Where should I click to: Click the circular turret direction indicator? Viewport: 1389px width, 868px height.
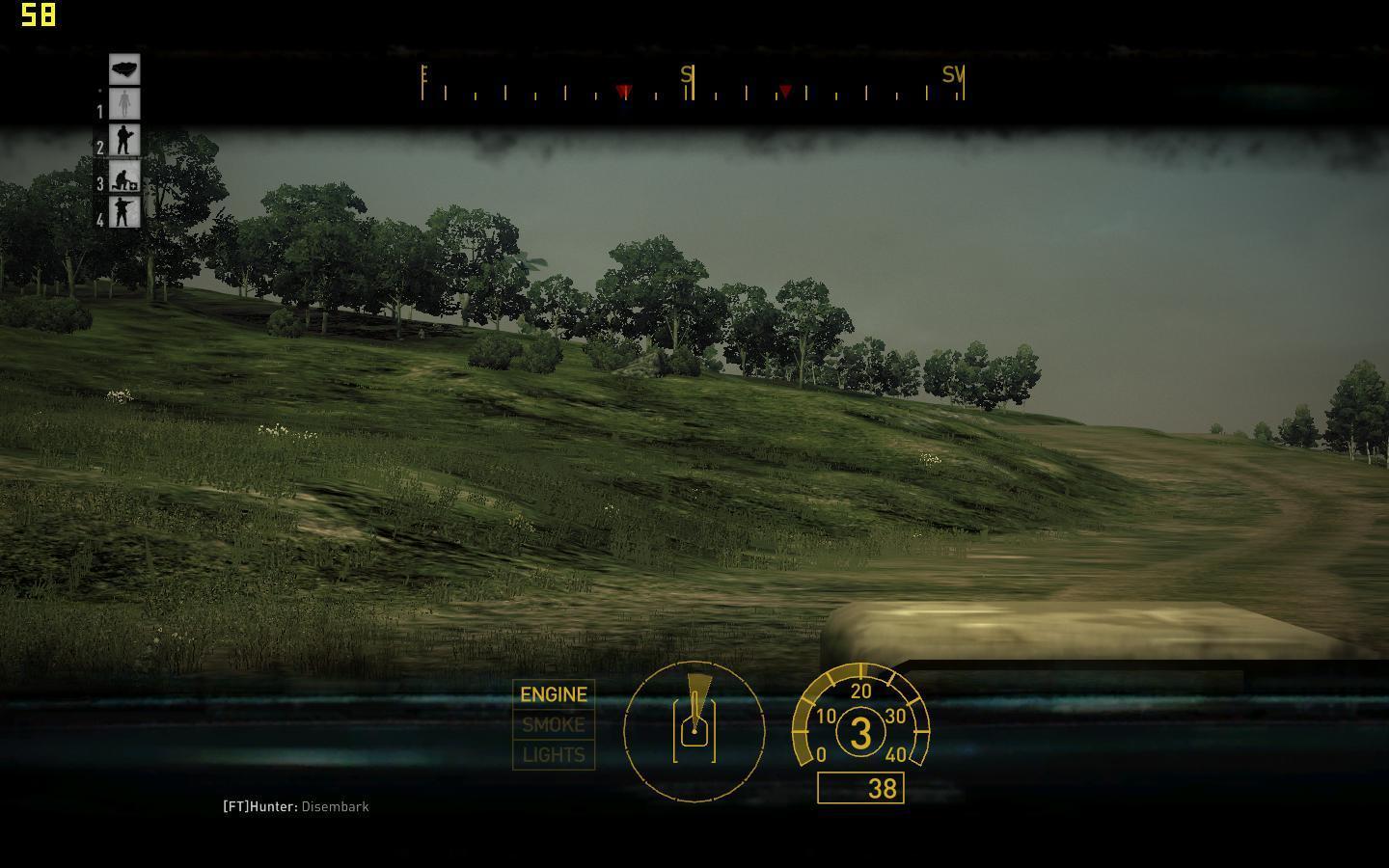pos(694,731)
